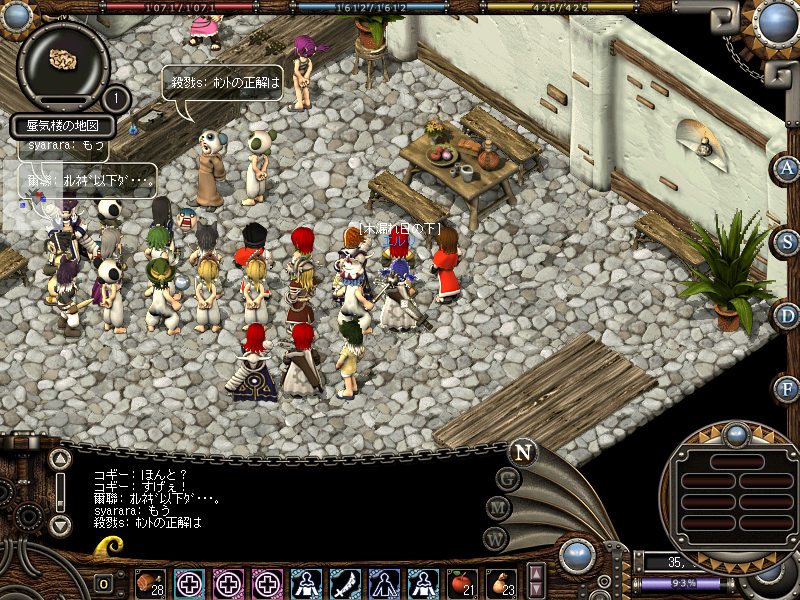Open the G menu button
The width and height of the screenshot is (800, 600).
pyautogui.click(x=507, y=477)
